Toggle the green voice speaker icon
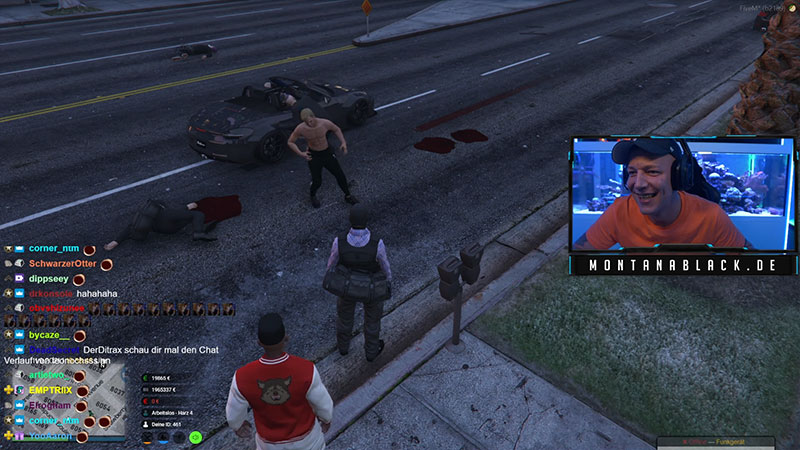The height and width of the screenshot is (450, 800). coord(196,437)
